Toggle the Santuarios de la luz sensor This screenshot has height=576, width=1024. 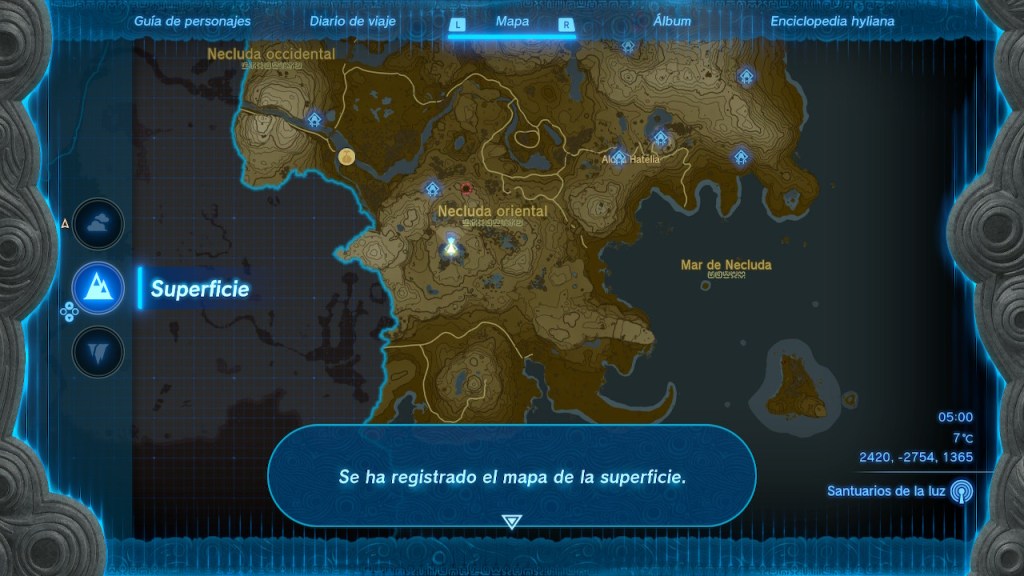coord(961,491)
